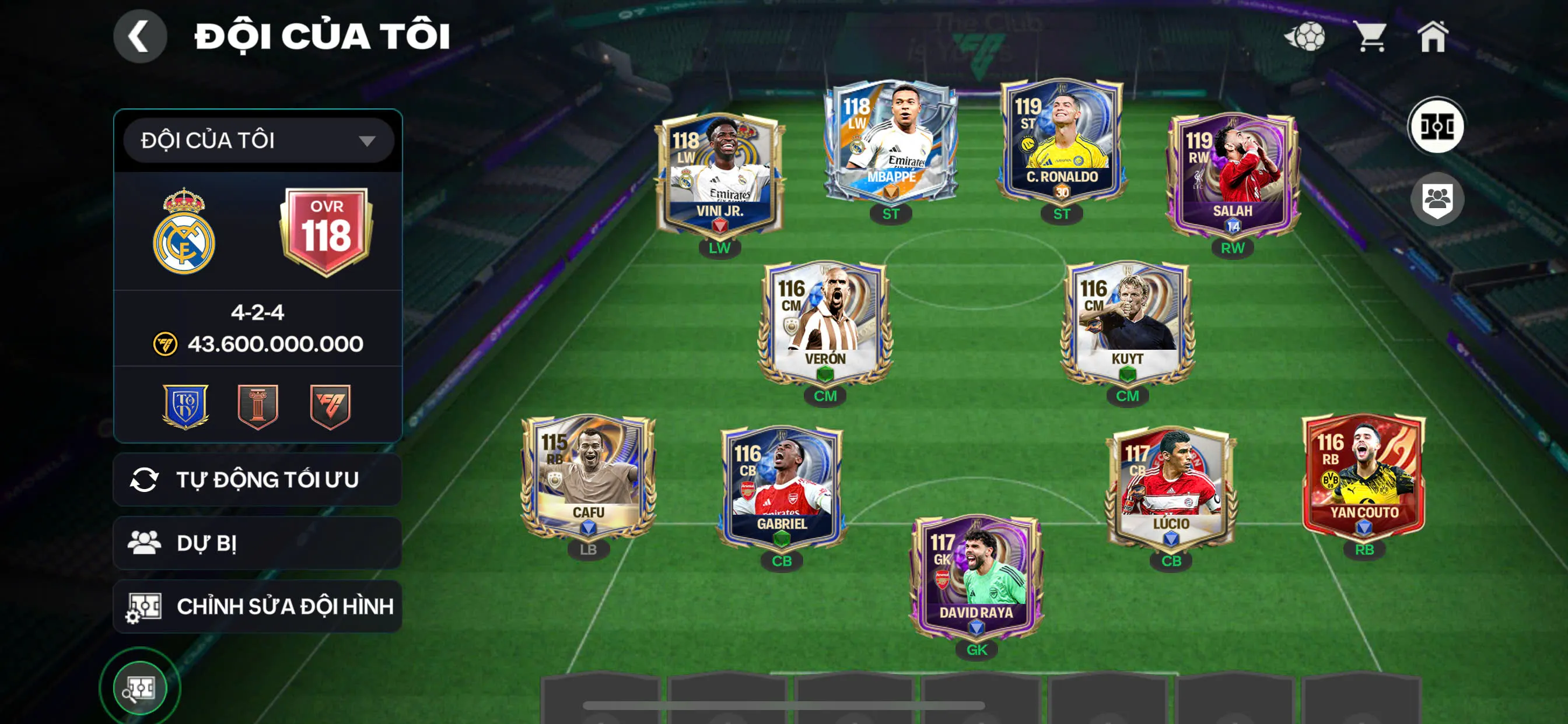The width and height of the screenshot is (1568, 724).
Task: Choose CHỈNH SỬA ĐỘI HÌNH formation editor
Action: coord(257,606)
